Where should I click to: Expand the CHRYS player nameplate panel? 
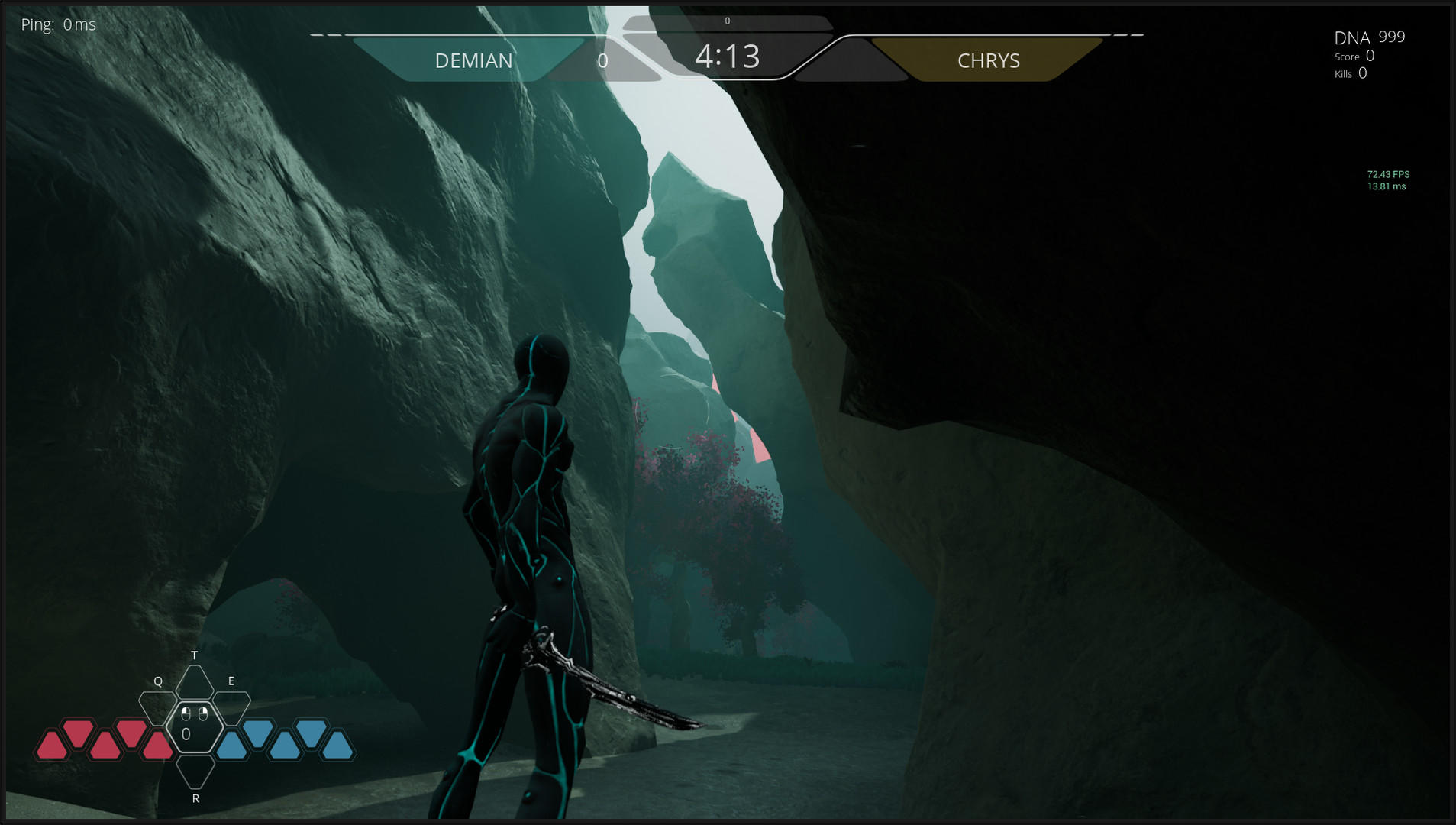(989, 60)
